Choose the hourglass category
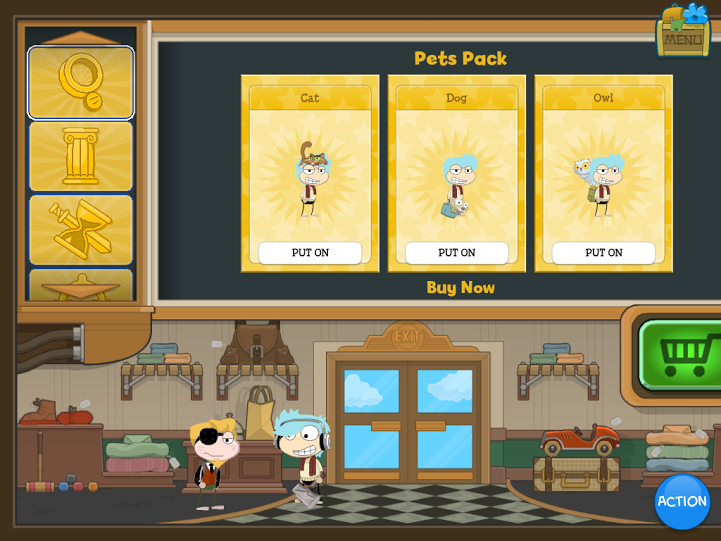The height and width of the screenshot is (541, 721). pyautogui.click(x=80, y=229)
